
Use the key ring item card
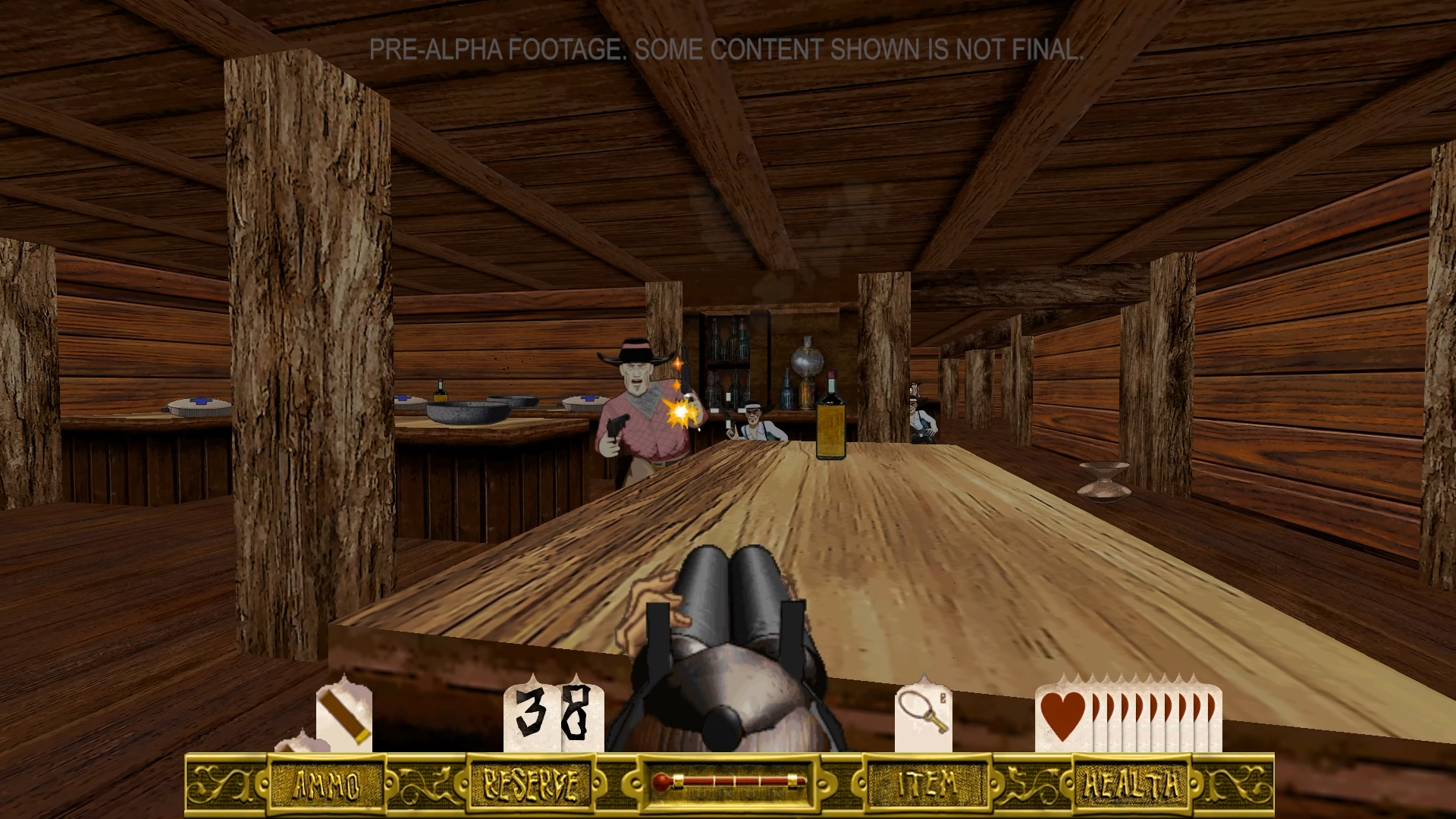coord(923,715)
